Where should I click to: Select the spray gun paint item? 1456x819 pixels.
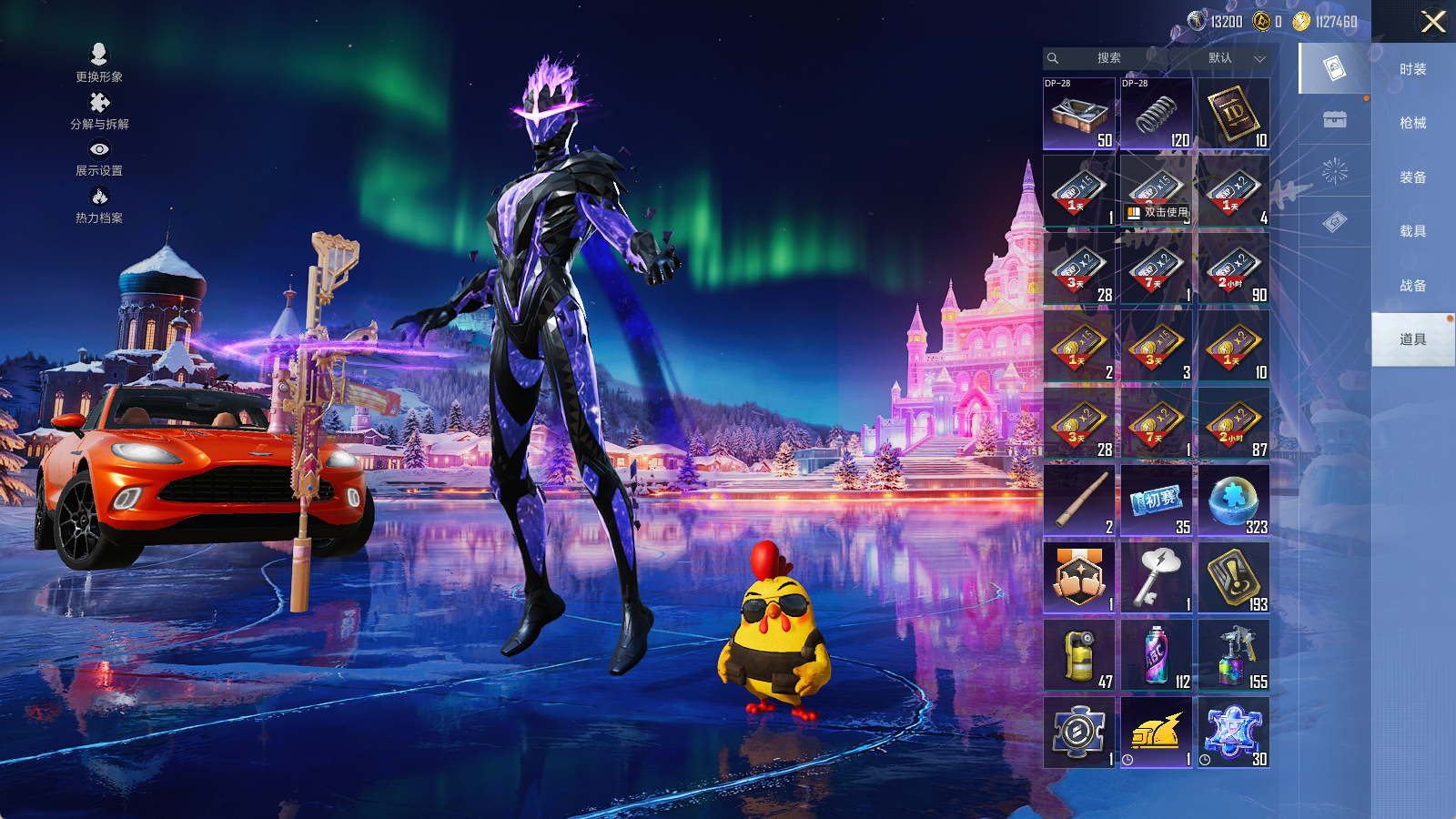1233,655
